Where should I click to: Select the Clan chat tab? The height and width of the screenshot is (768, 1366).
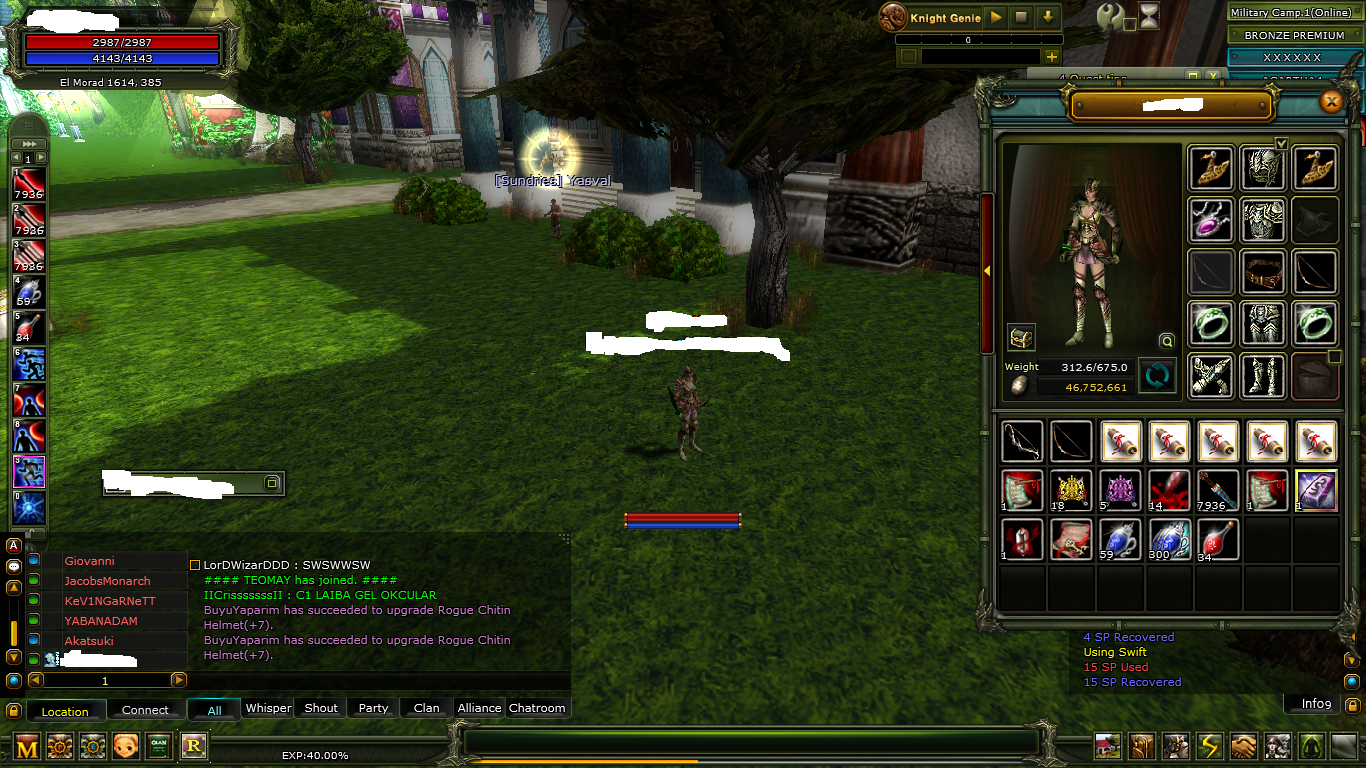(x=426, y=708)
